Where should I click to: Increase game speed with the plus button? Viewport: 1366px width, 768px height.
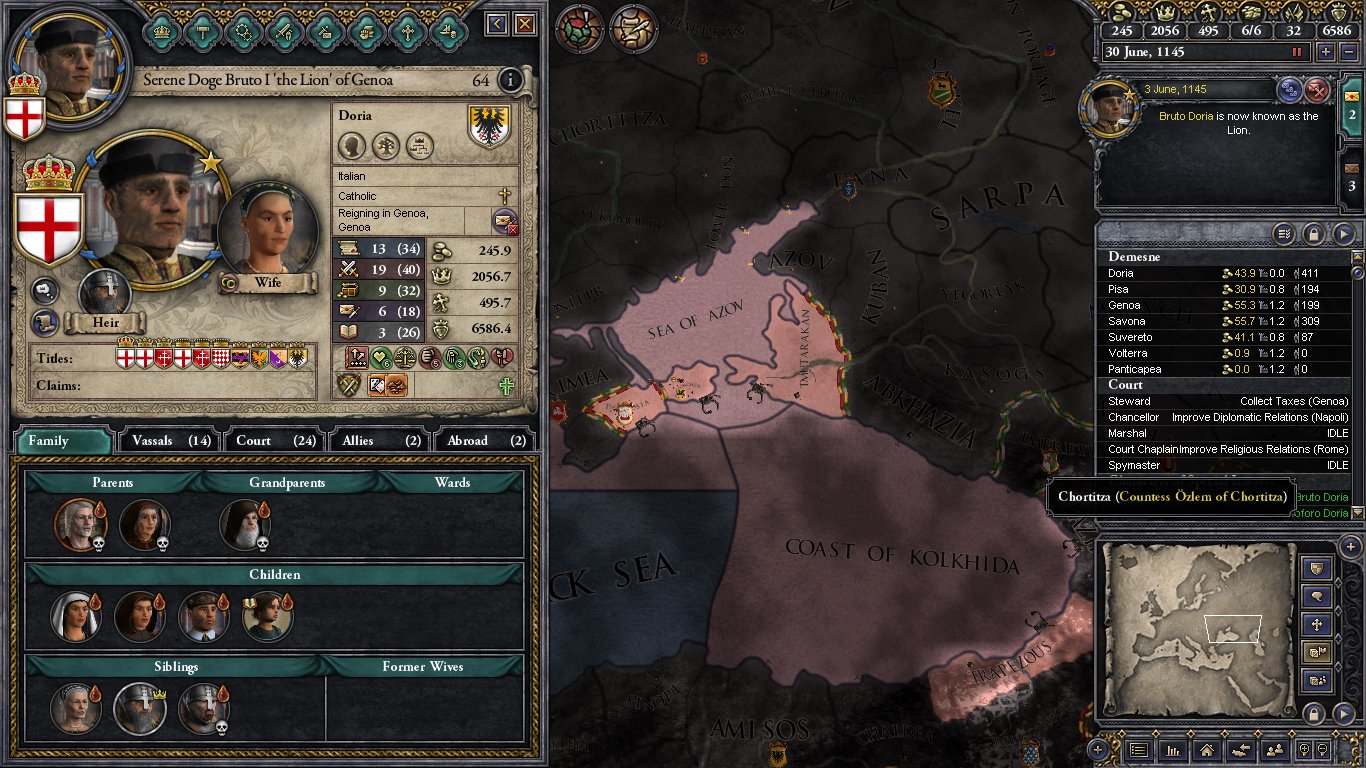click(1326, 52)
